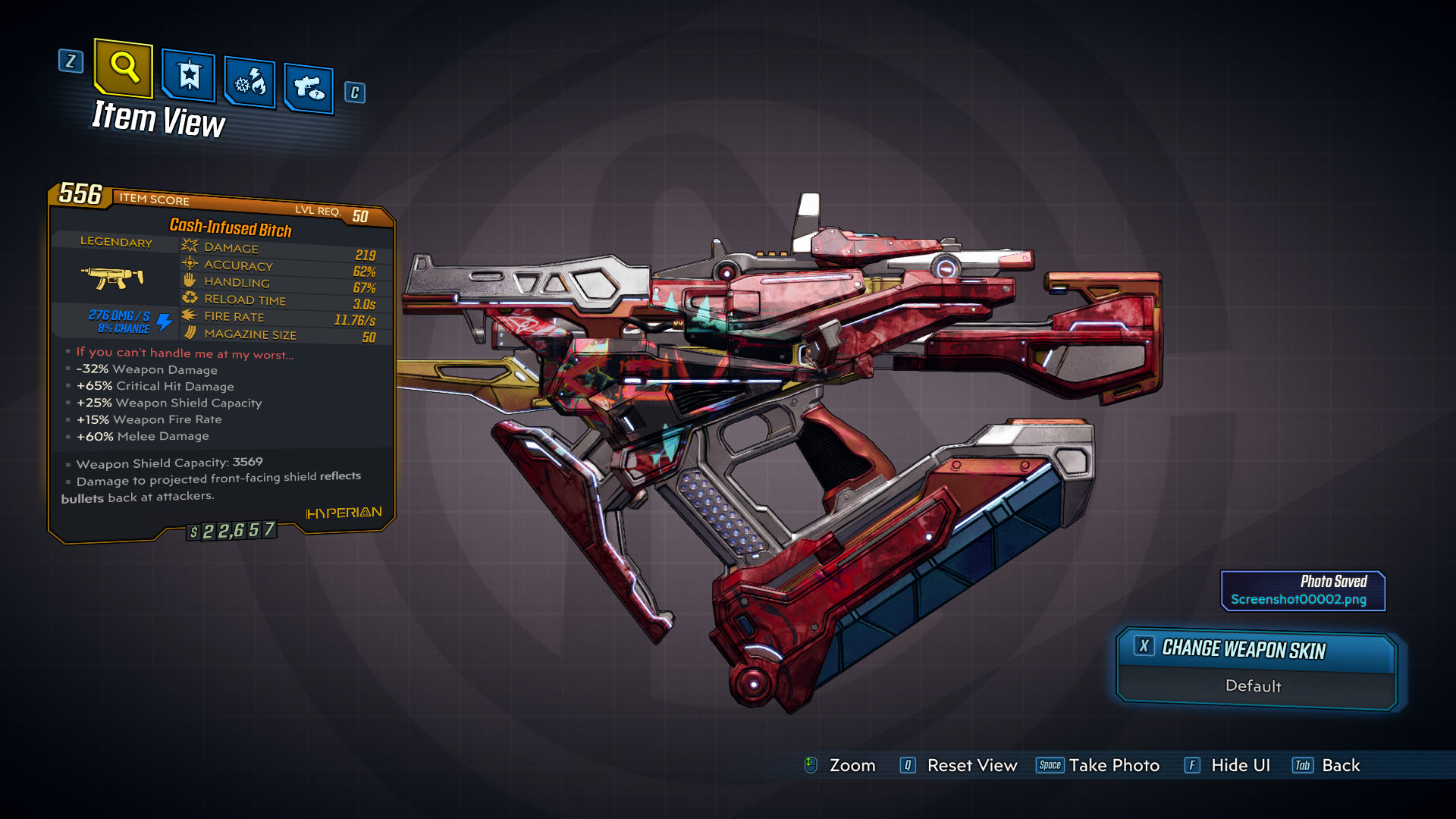Switch to the gun with eye tab
Screen dimensions: 1456x819
point(309,89)
